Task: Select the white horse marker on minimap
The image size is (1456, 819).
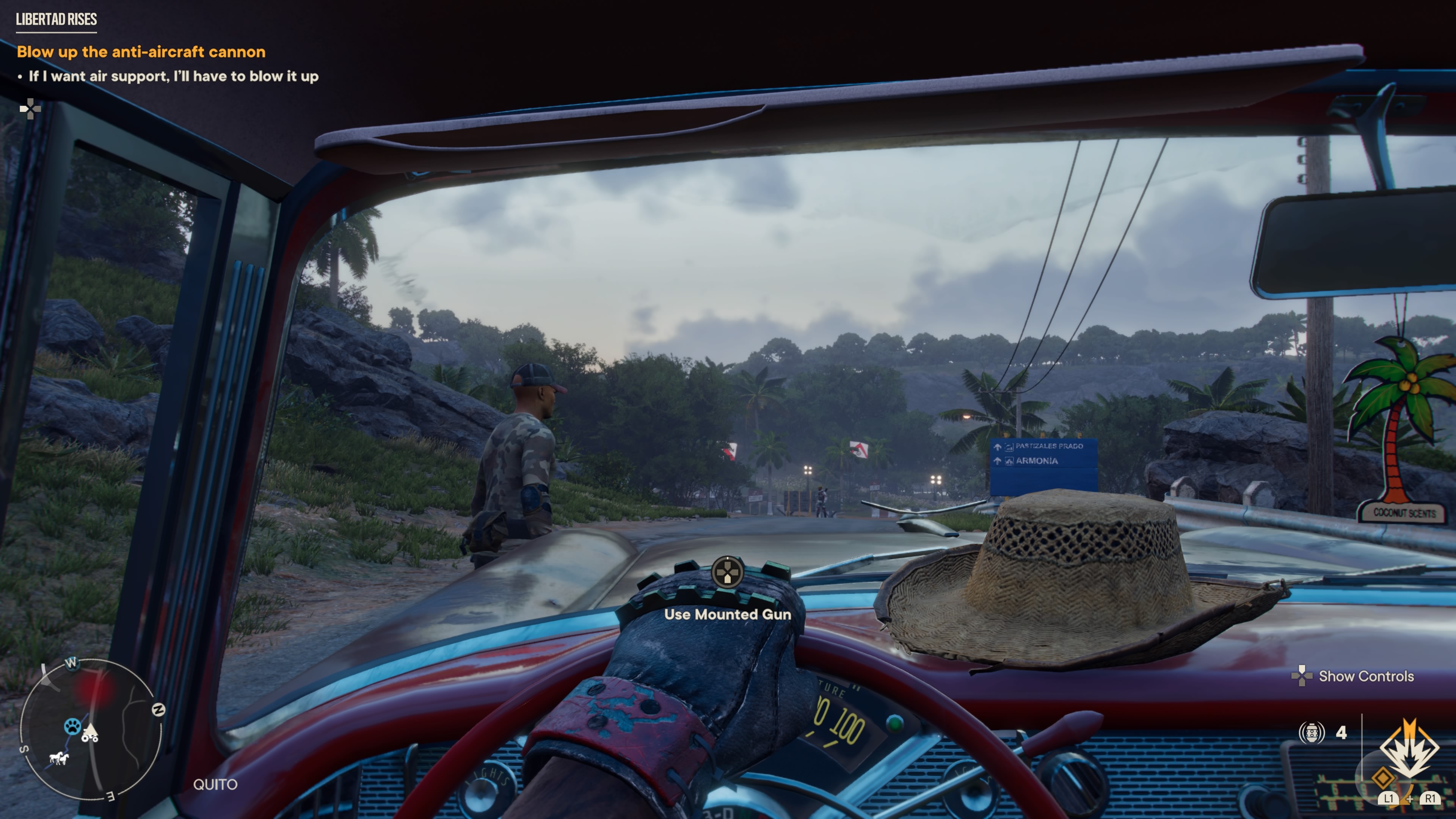Action: [58, 758]
